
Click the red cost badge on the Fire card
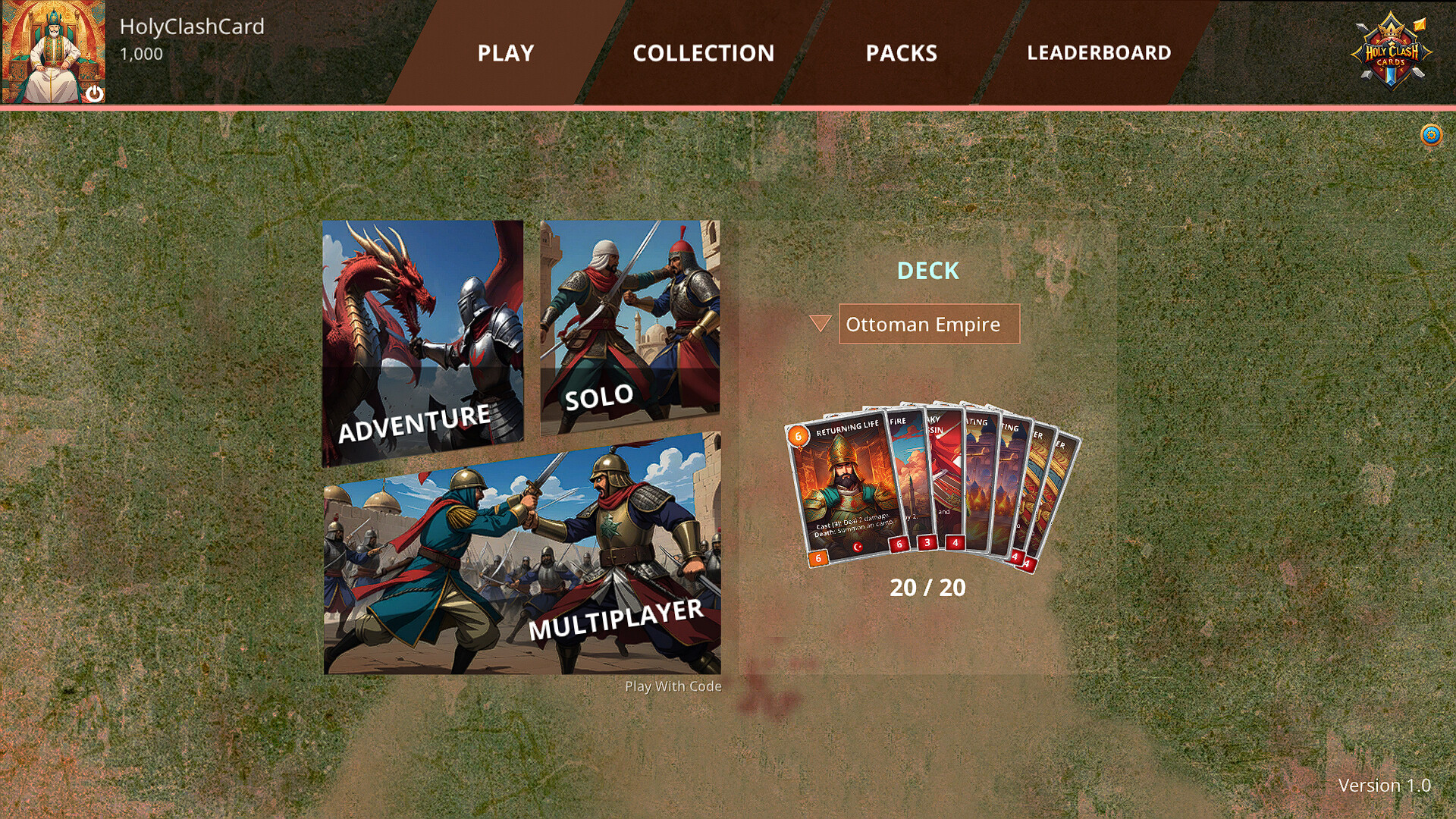pyautogui.click(x=899, y=544)
